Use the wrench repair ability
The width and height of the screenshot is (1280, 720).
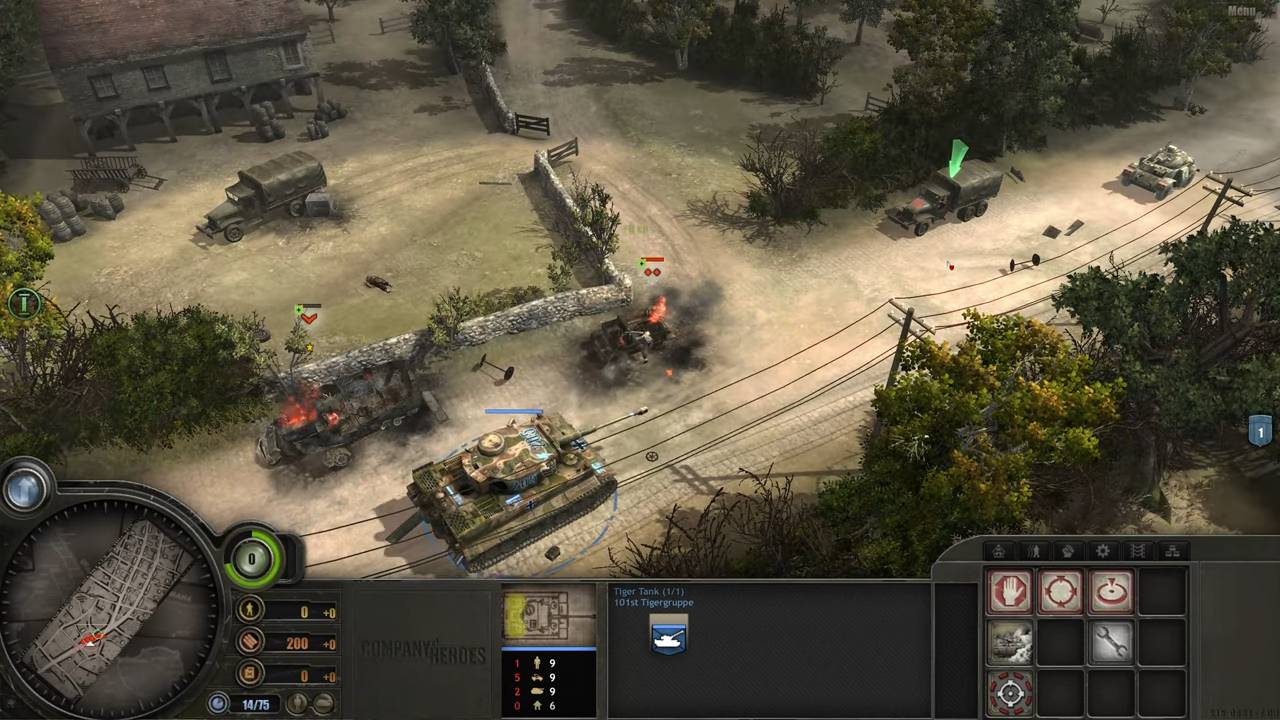pos(1111,642)
